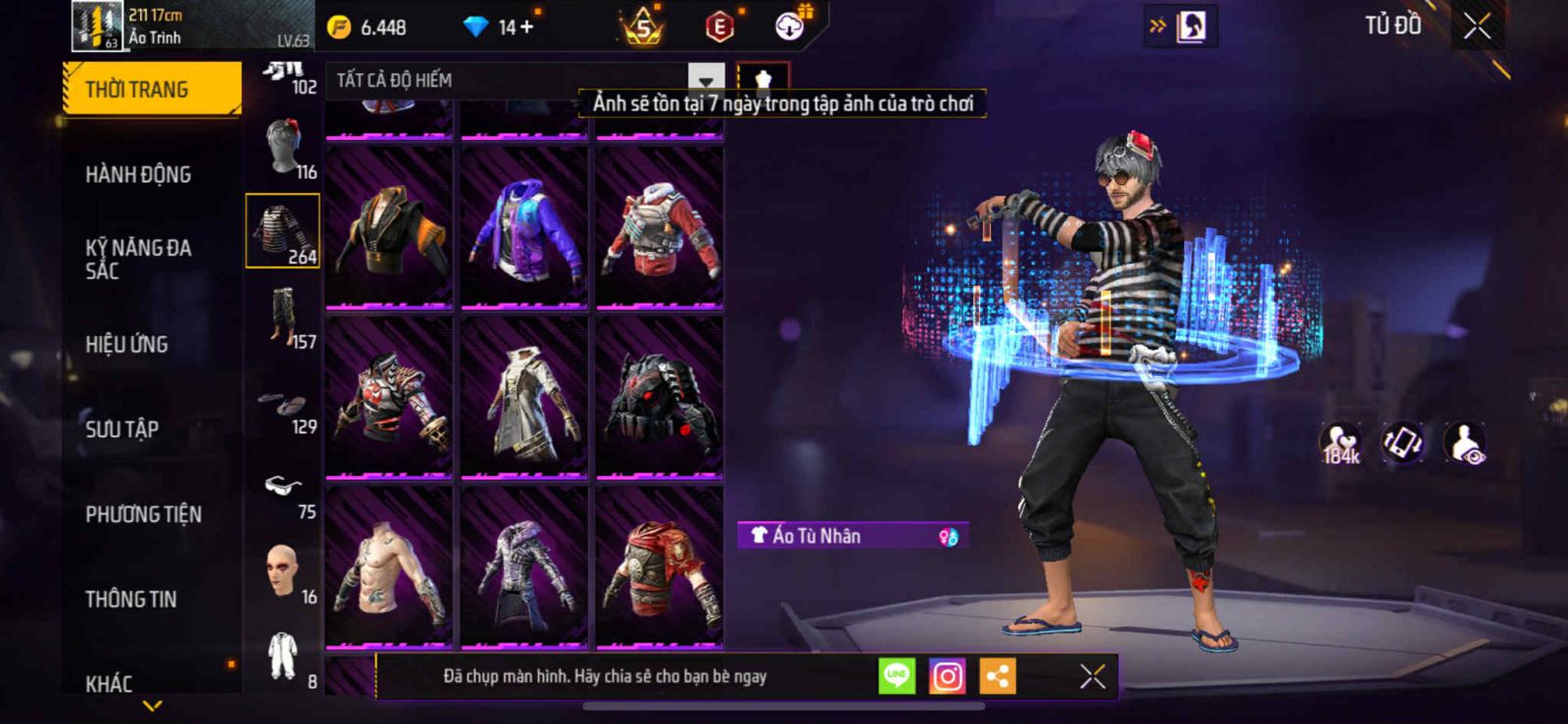Dismiss the screenshot share banner
Viewport: 1568px width, 724px height.
coord(1093,676)
